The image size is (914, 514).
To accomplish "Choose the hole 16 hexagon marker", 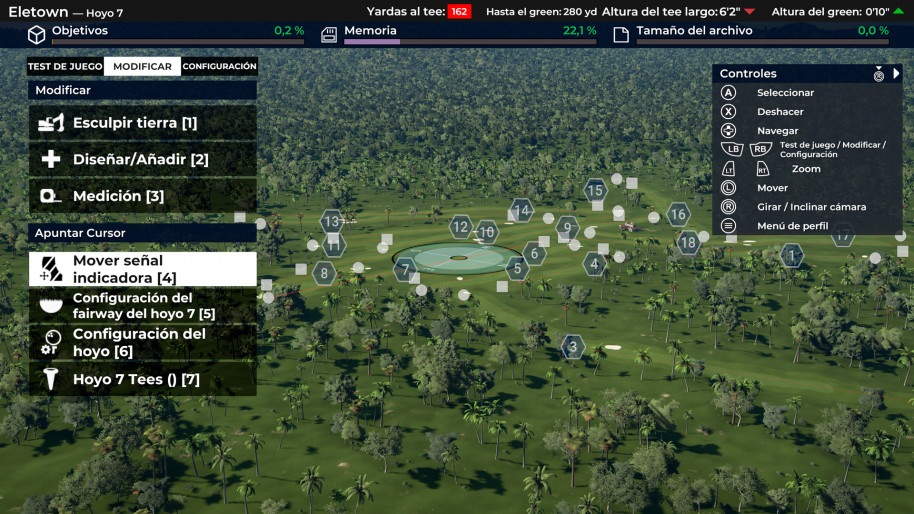I will 678,214.
